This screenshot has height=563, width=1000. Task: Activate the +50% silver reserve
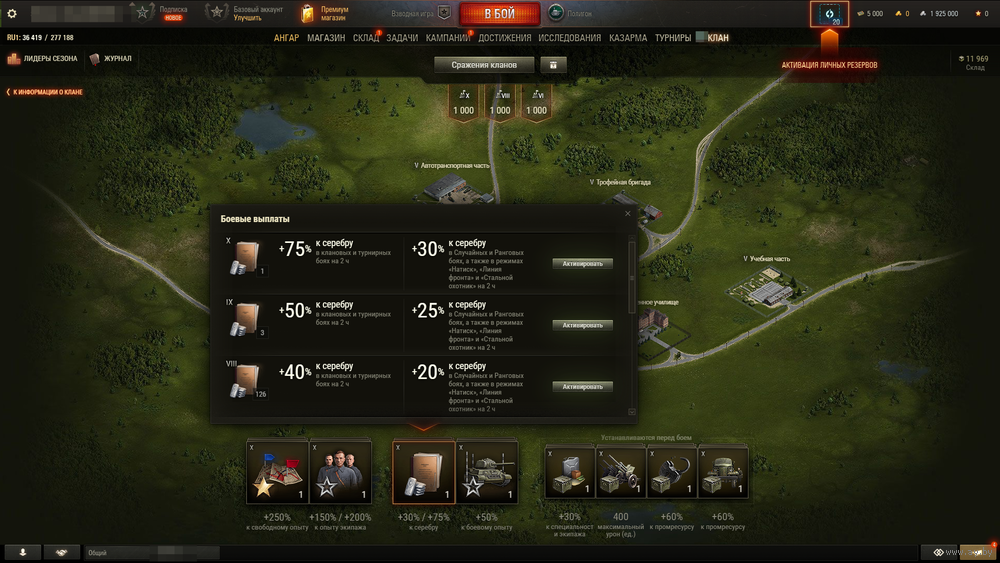(x=582, y=325)
